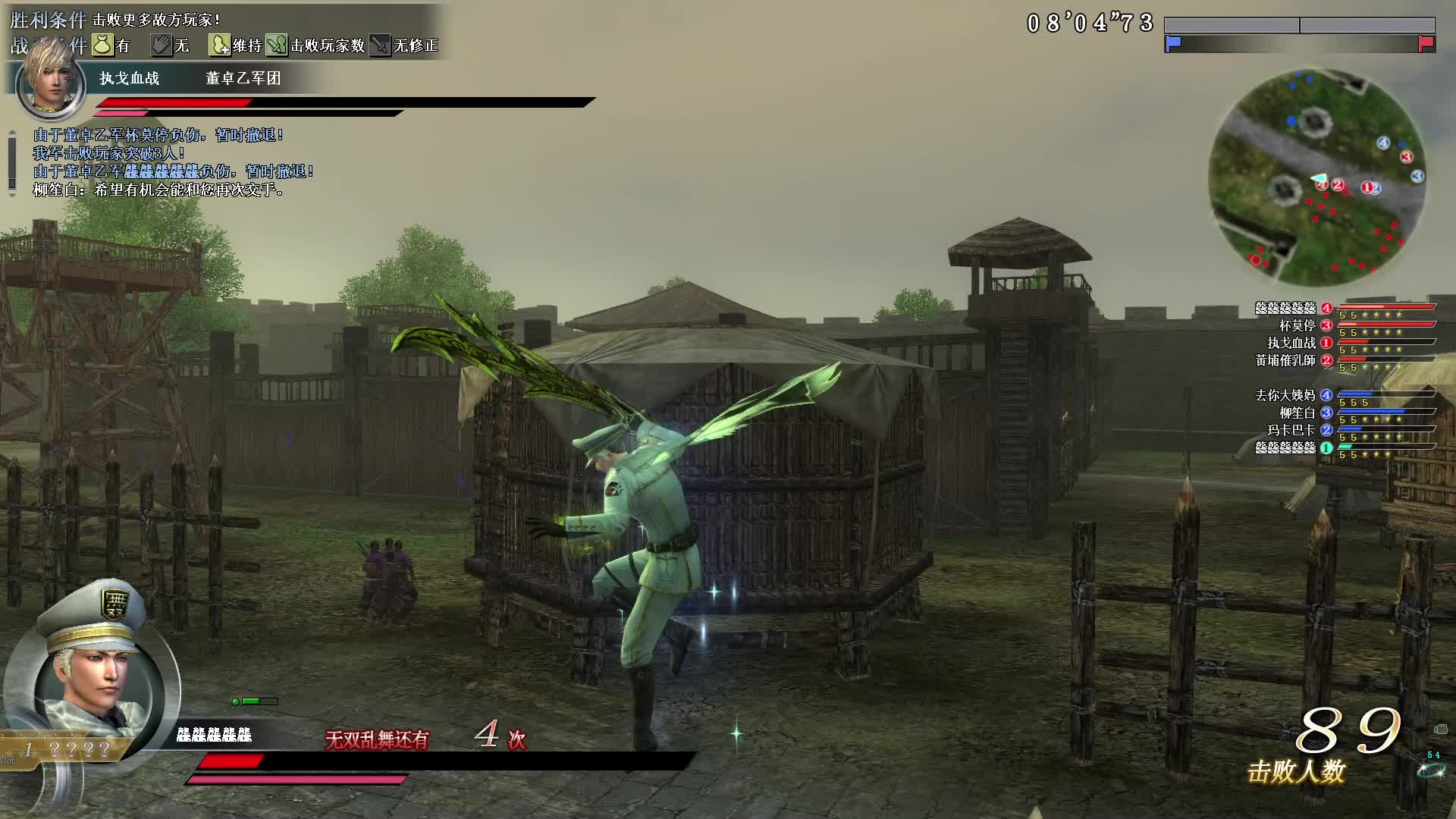1456x819 pixels.
Task: Click the gourd 维持 condition icon
Action: [x=219, y=45]
